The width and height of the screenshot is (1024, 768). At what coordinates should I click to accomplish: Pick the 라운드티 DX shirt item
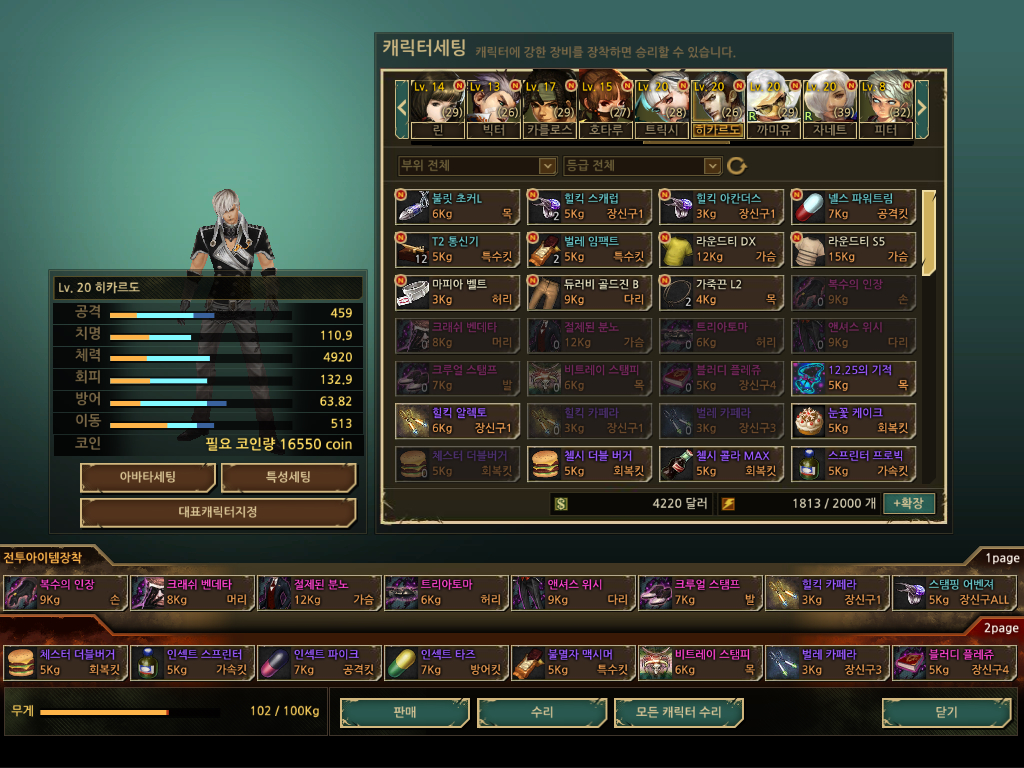(x=721, y=248)
